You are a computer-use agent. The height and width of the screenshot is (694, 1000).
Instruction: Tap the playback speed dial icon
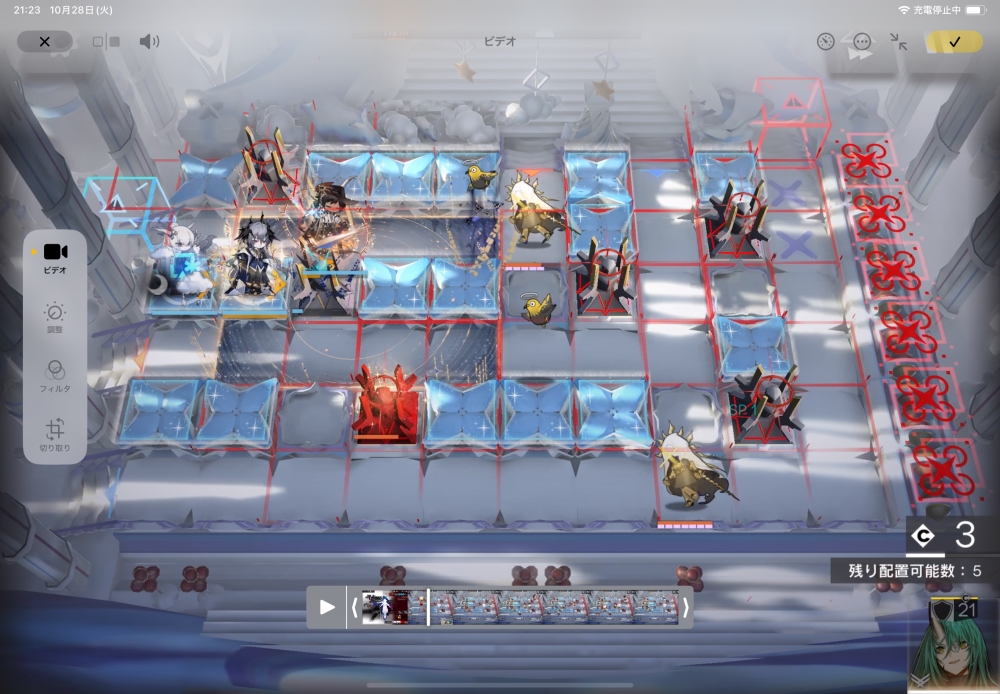pos(825,42)
